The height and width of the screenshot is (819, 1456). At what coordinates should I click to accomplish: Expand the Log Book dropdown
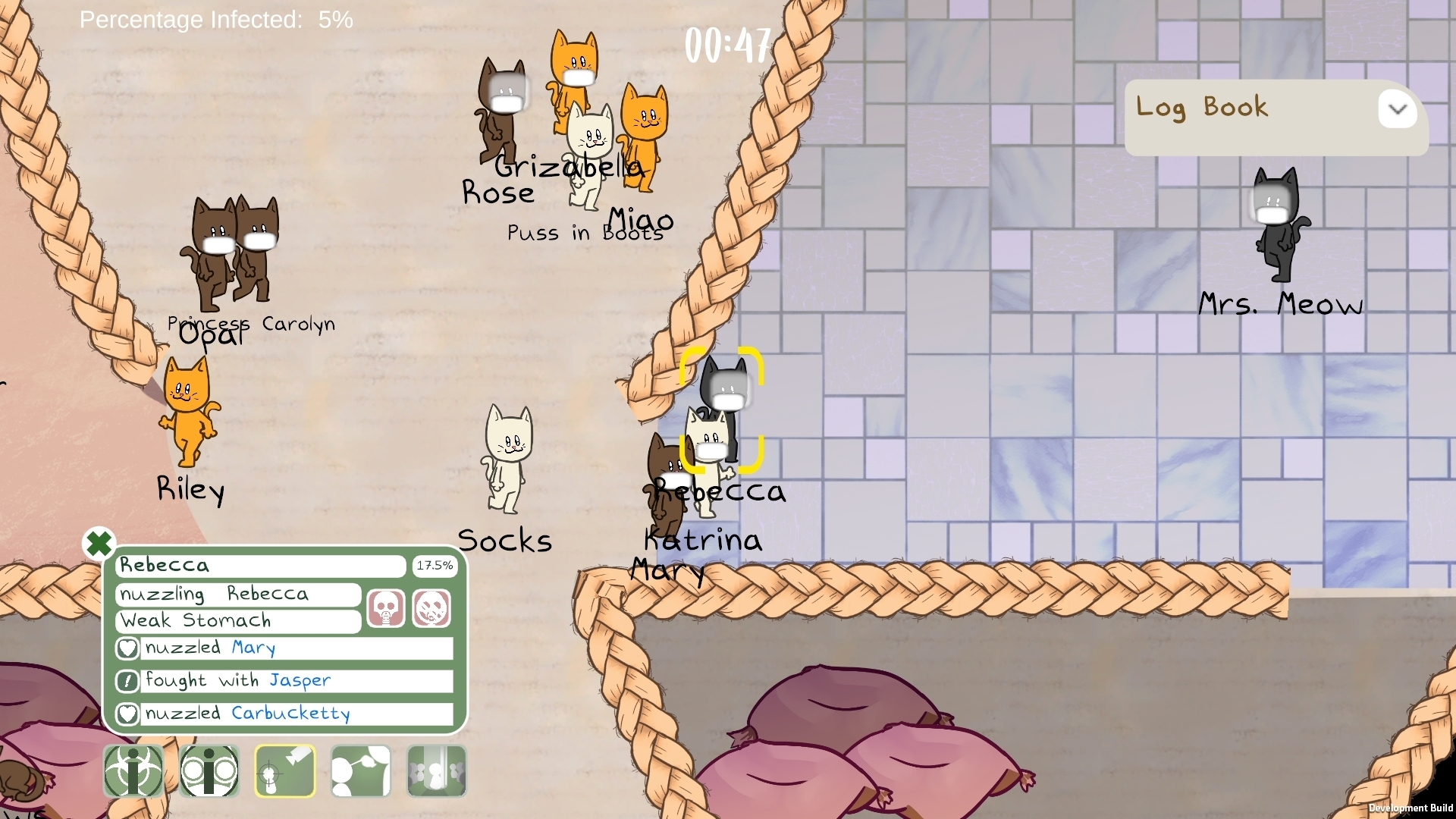tap(1398, 109)
